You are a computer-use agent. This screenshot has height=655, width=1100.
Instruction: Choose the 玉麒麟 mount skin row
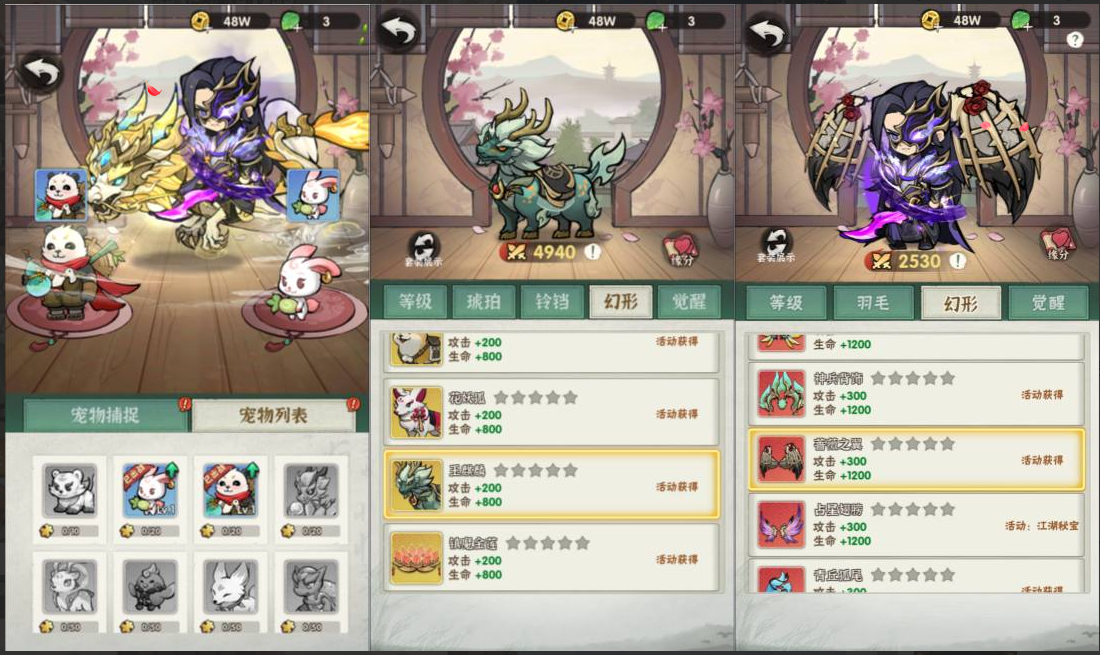551,485
